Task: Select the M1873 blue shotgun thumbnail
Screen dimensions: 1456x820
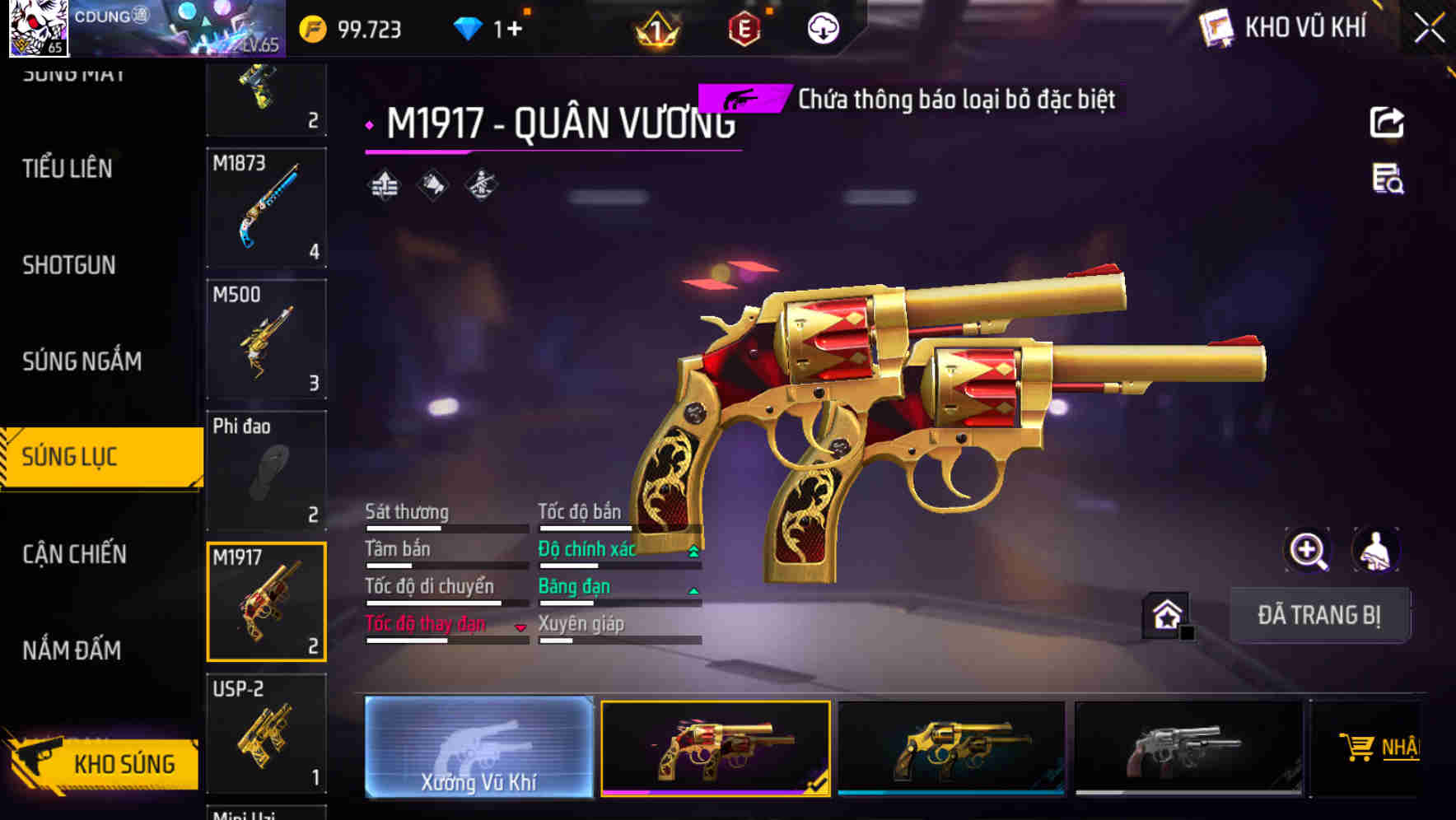Action: tap(267, 207)
